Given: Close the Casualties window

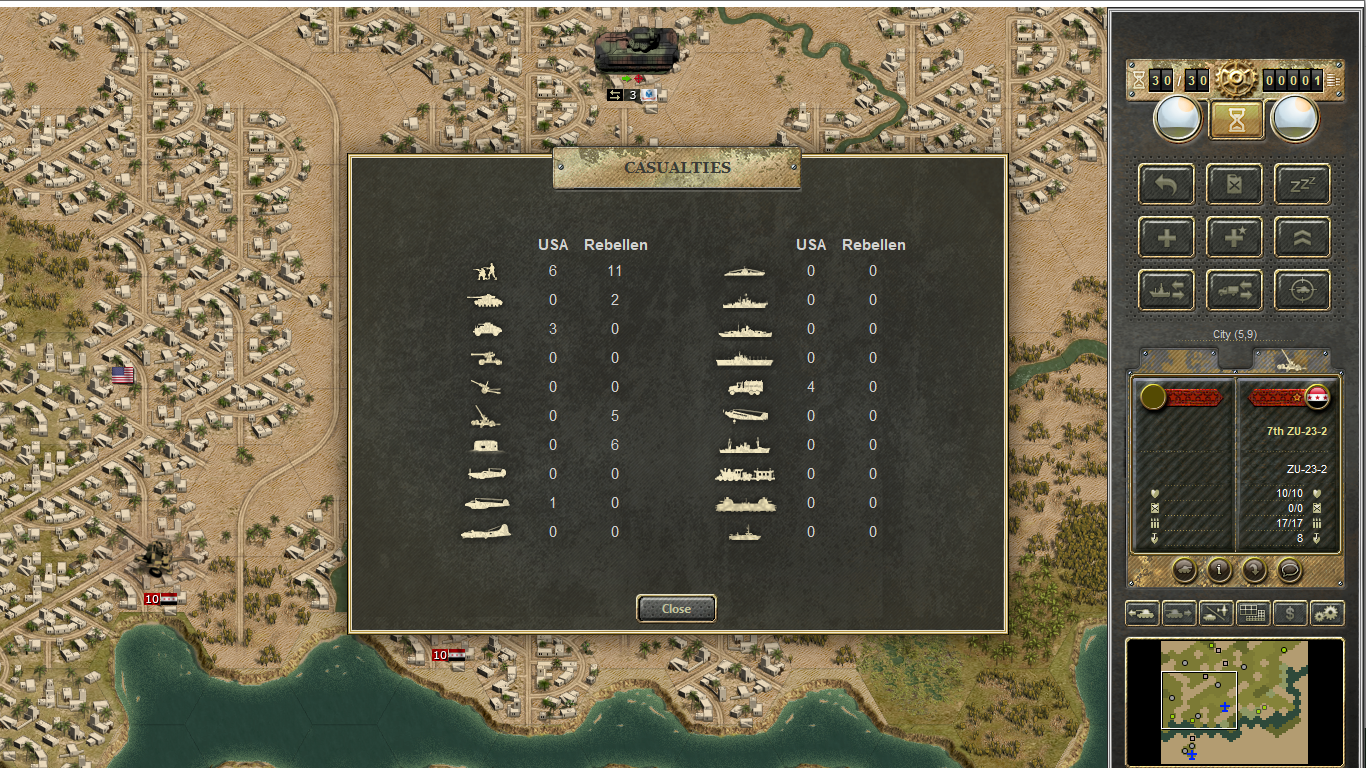Looking at the screenshot, I should [x=676, y=608].
